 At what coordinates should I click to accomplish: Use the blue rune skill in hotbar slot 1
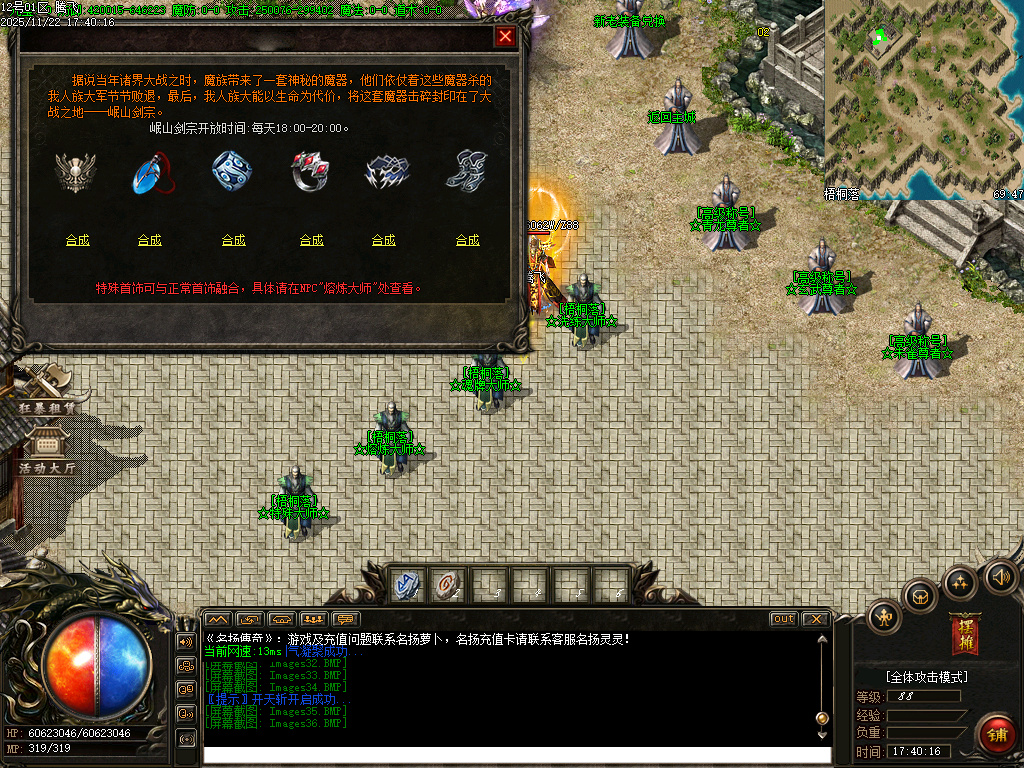pos(407,585)
